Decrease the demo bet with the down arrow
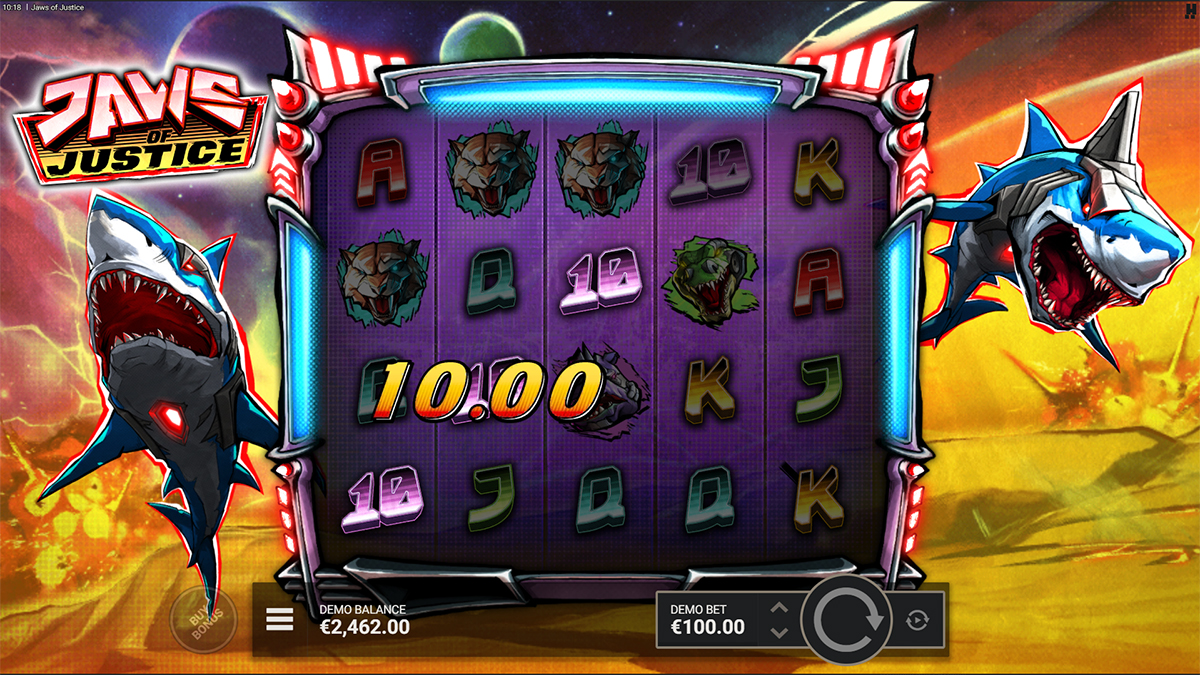Image resolution: width=1200 pixels, height=675 pixels. coord(780,632)
